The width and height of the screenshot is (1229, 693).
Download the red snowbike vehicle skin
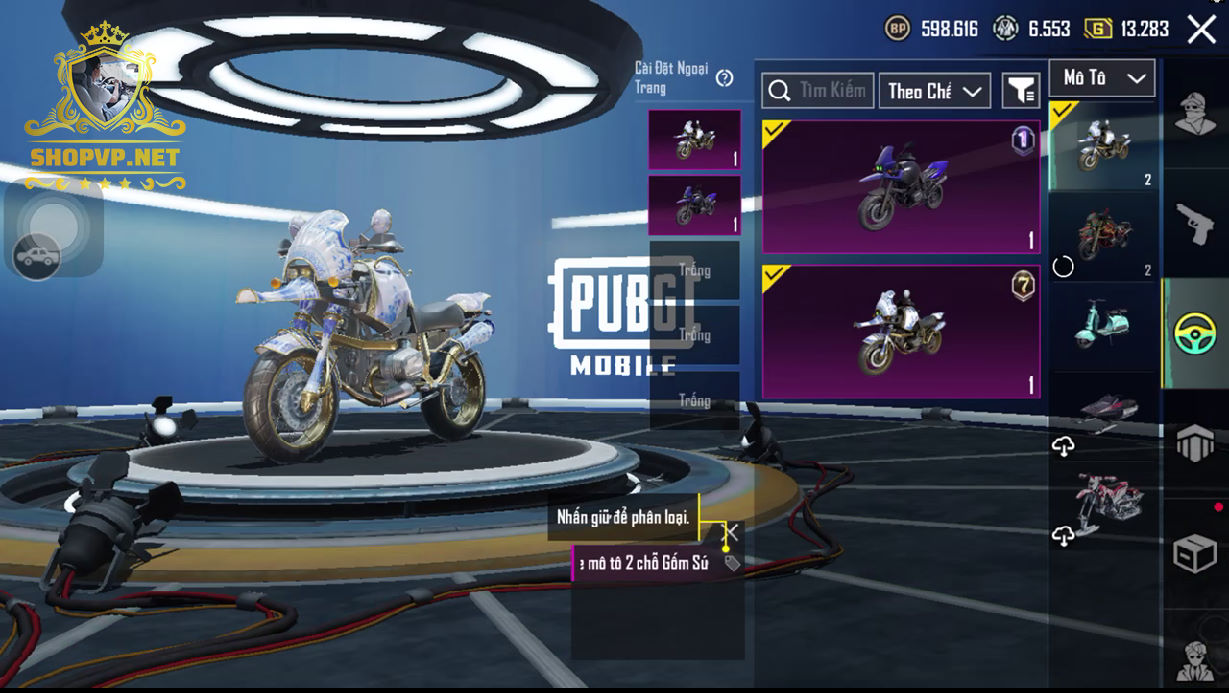(1063, 537)
